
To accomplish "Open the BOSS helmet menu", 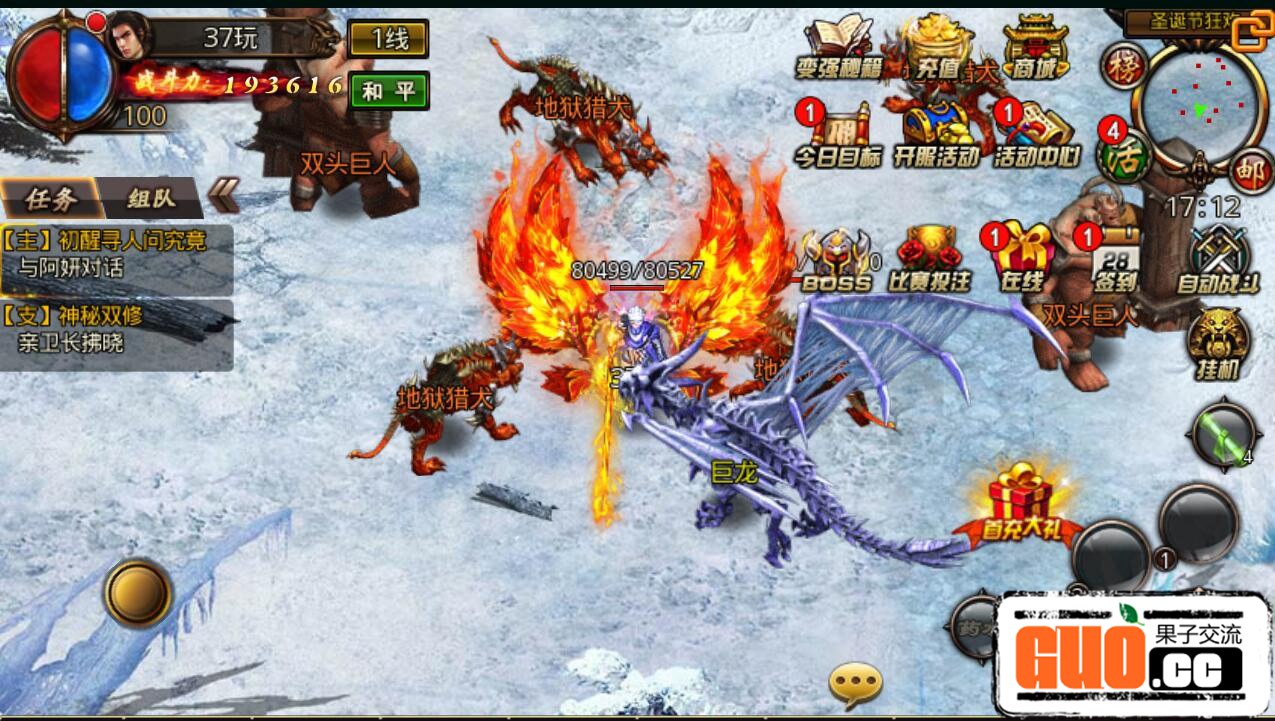I will pos(837,260).
